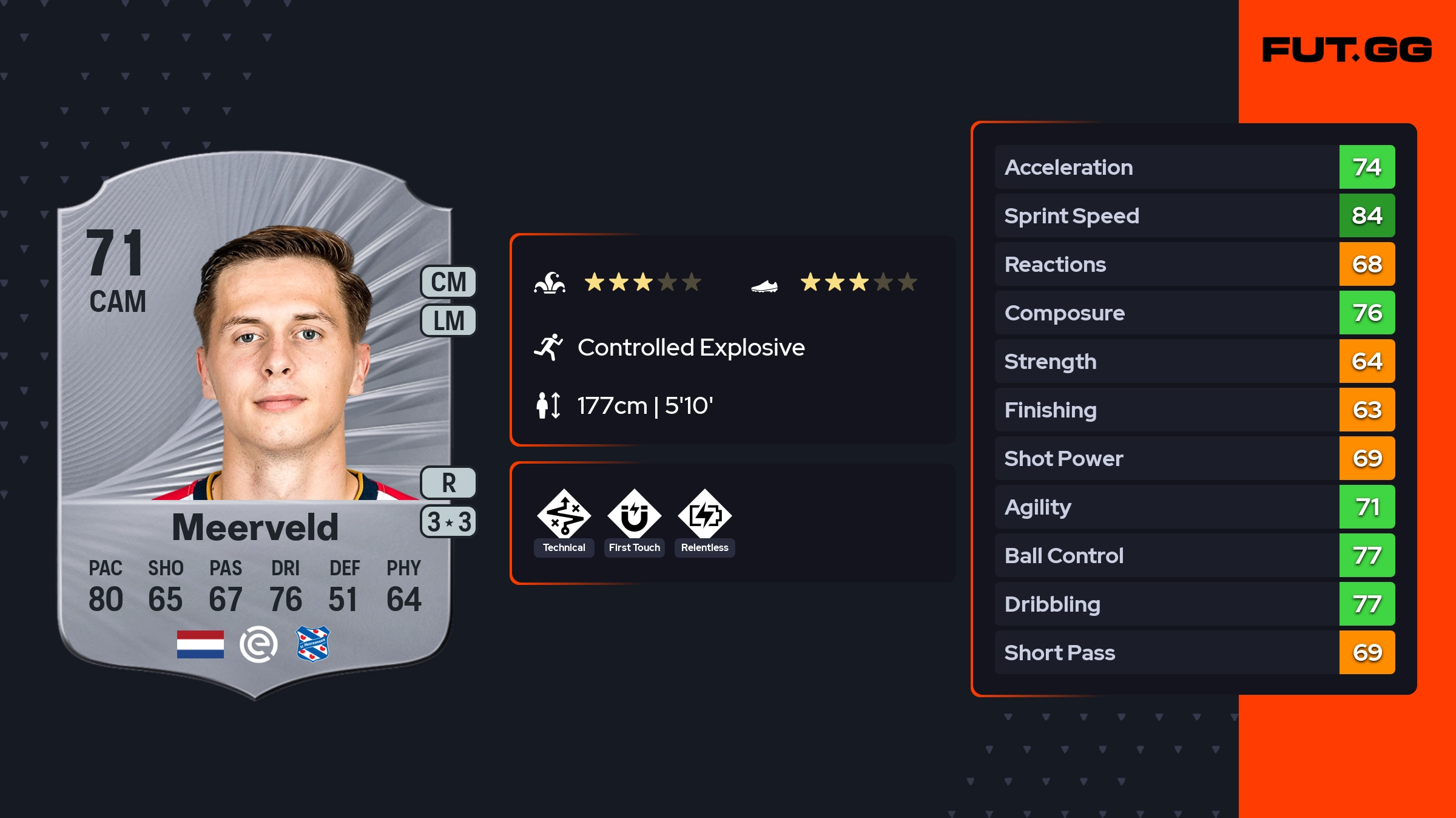Select the Acceleration stat row
This screenshot has height=818, width=1456.
point(1194,167)
